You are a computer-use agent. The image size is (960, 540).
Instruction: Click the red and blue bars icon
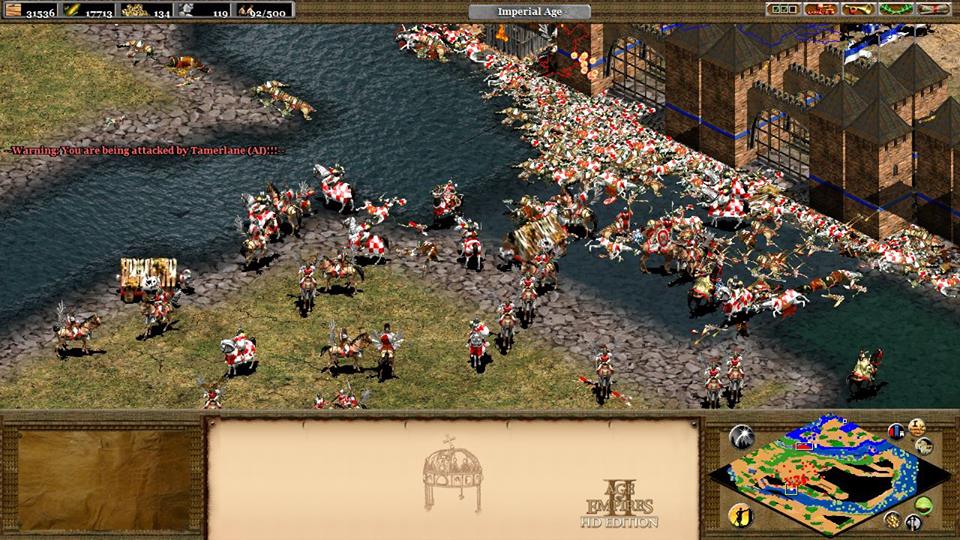(x=896, y=432)
